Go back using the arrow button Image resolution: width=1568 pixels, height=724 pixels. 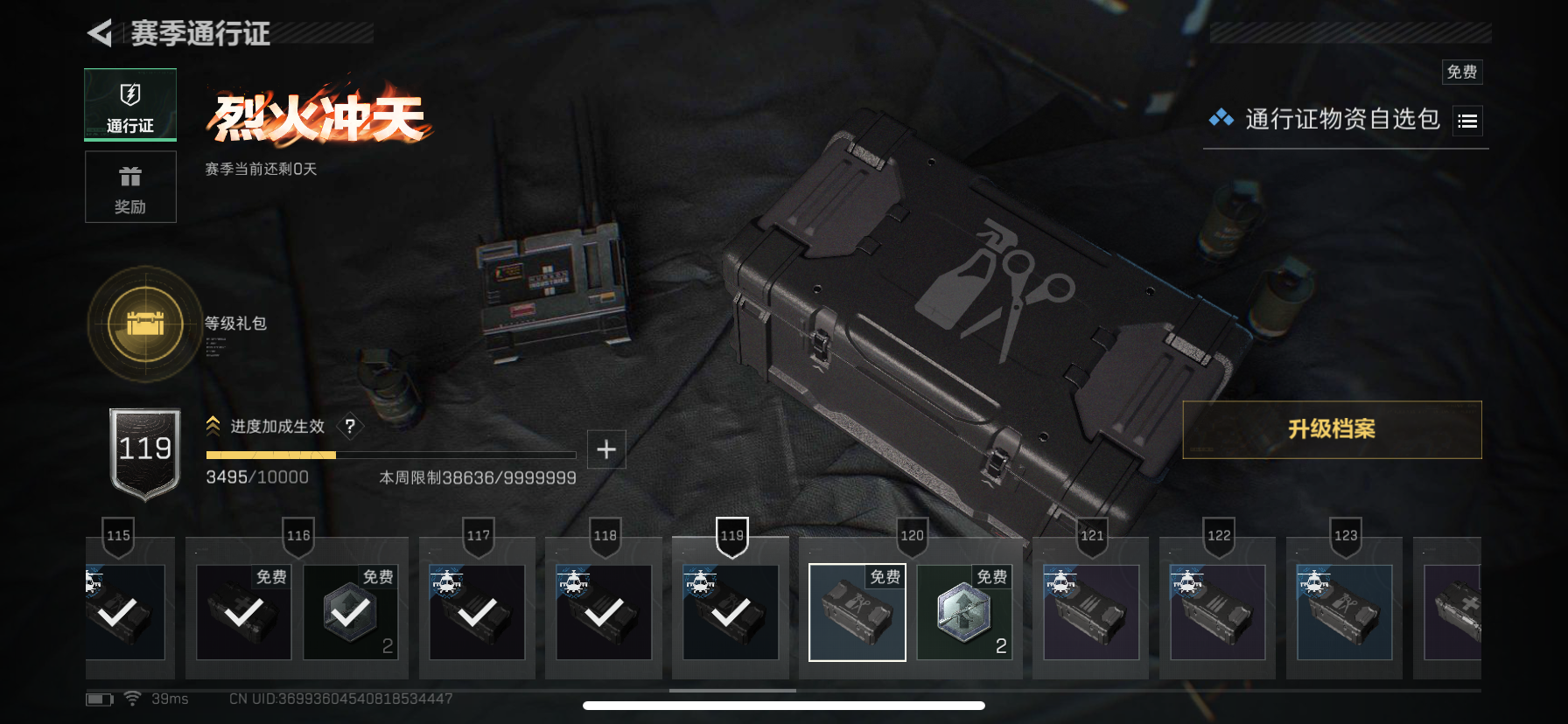[x=101, y=33]
